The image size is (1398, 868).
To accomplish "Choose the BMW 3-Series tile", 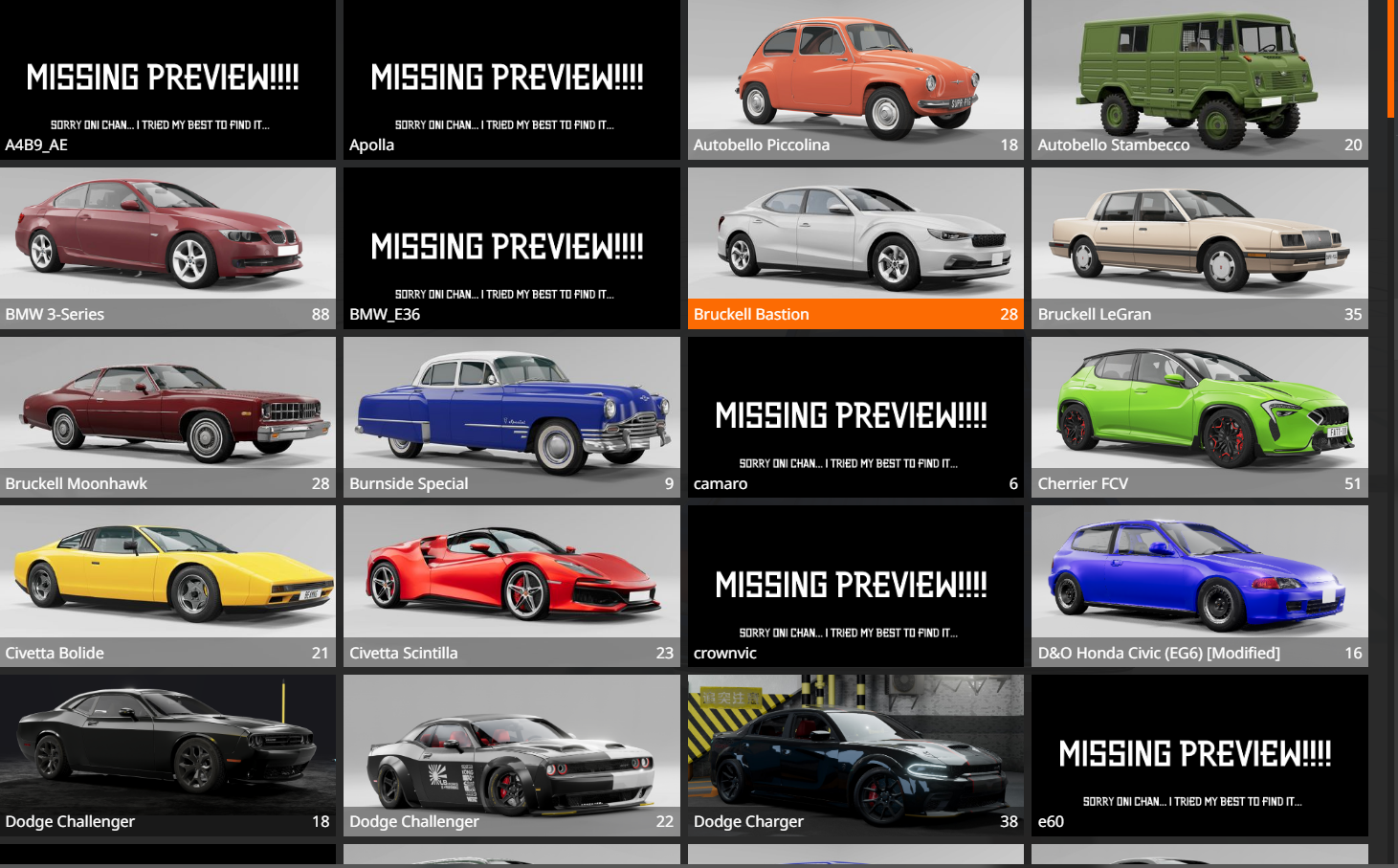I will pos(167,247).
